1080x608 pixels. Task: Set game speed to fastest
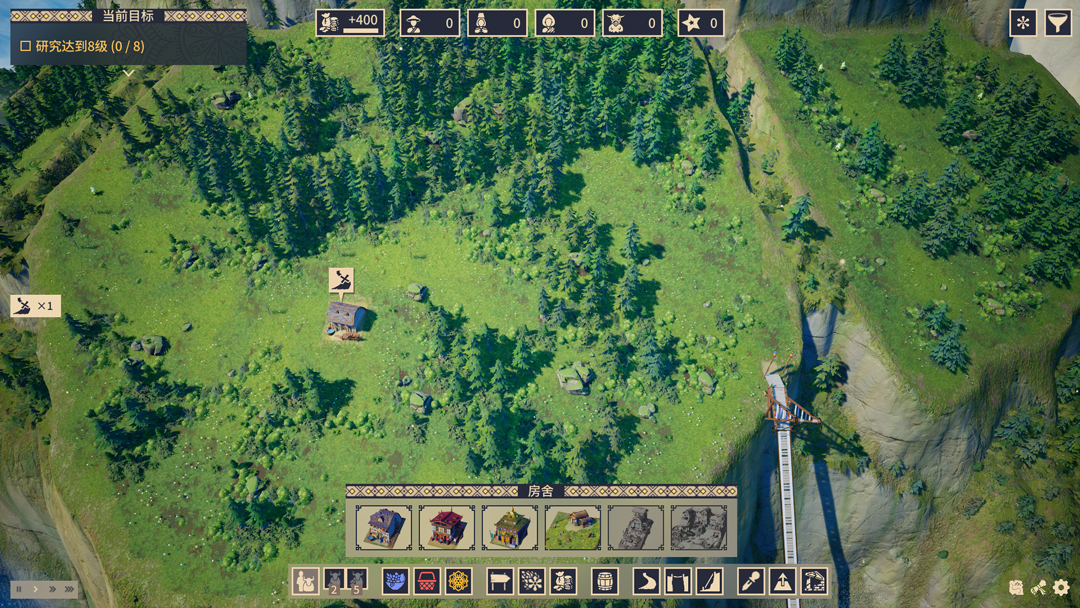(x=69, y=590)
